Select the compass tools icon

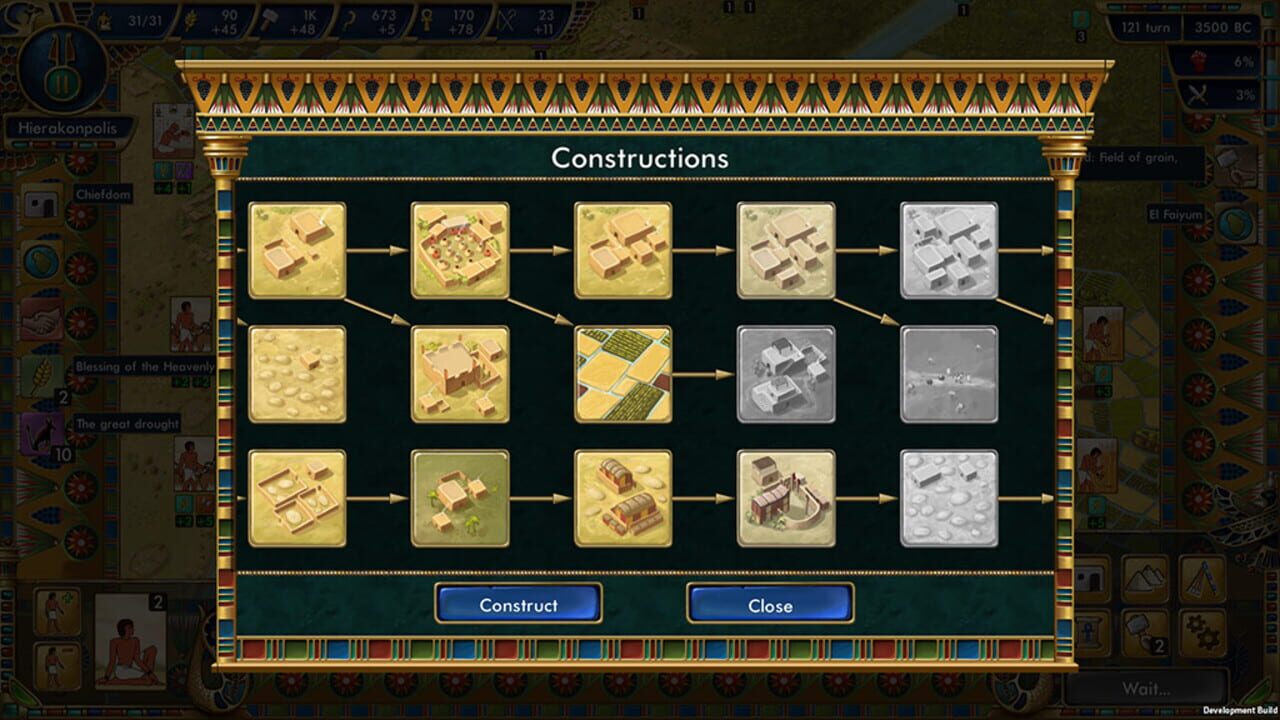pos(1200,577)
